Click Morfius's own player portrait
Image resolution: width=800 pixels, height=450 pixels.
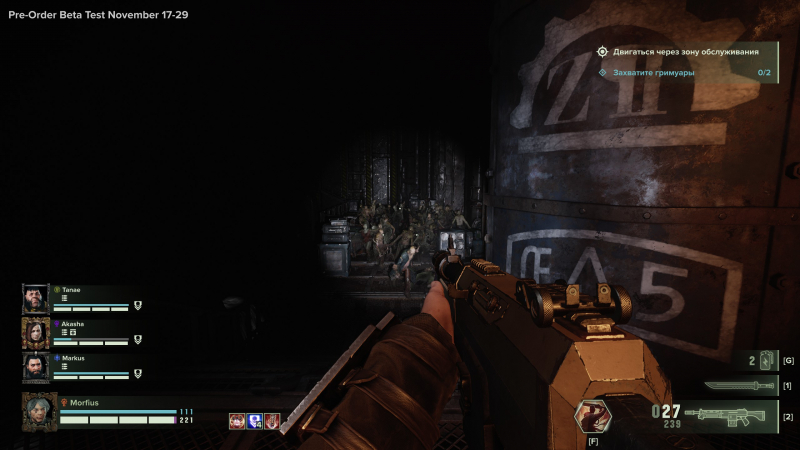[38, 411]
